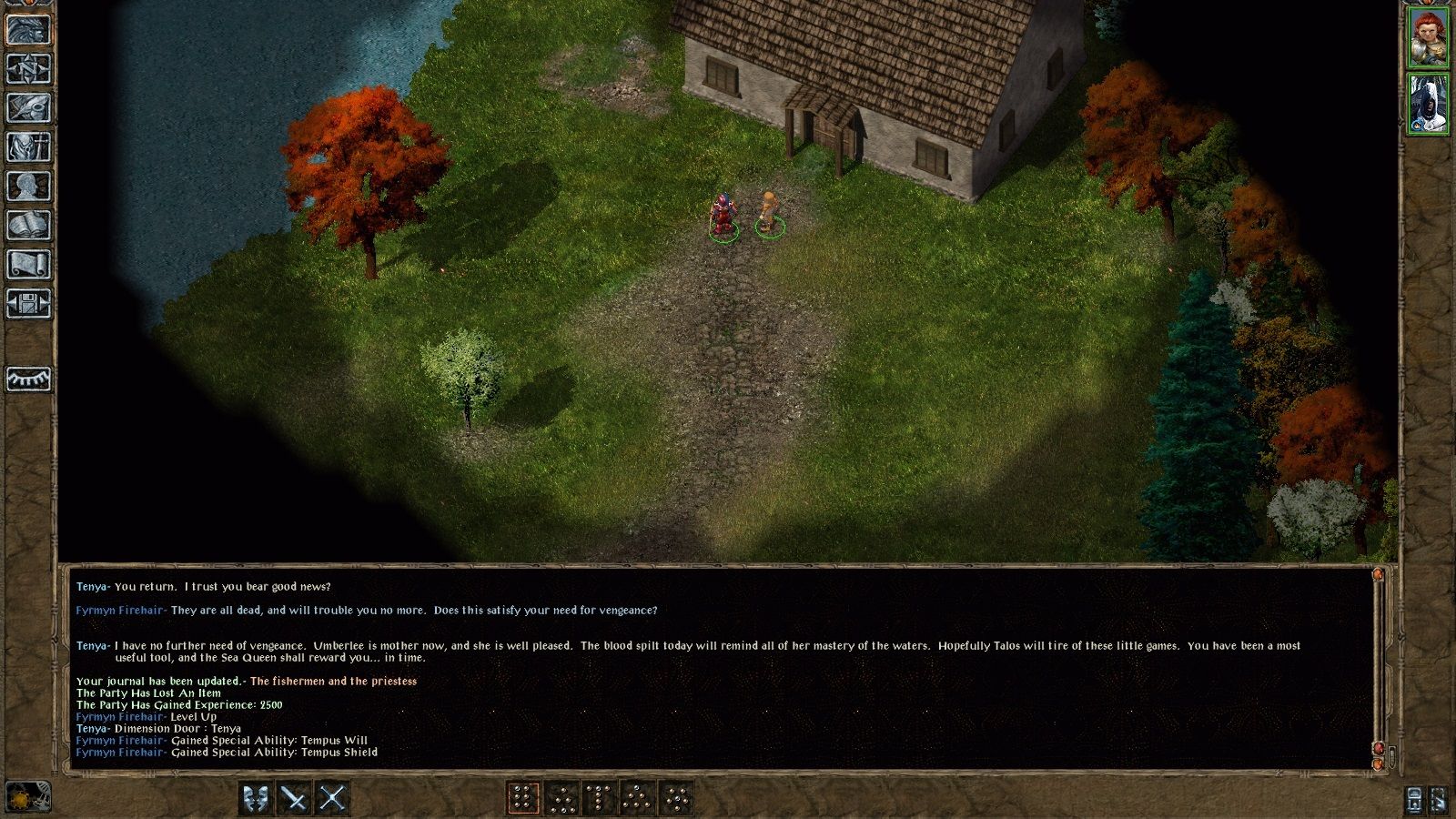Choose the triangle-shaped party formation

tap(637, 798)
